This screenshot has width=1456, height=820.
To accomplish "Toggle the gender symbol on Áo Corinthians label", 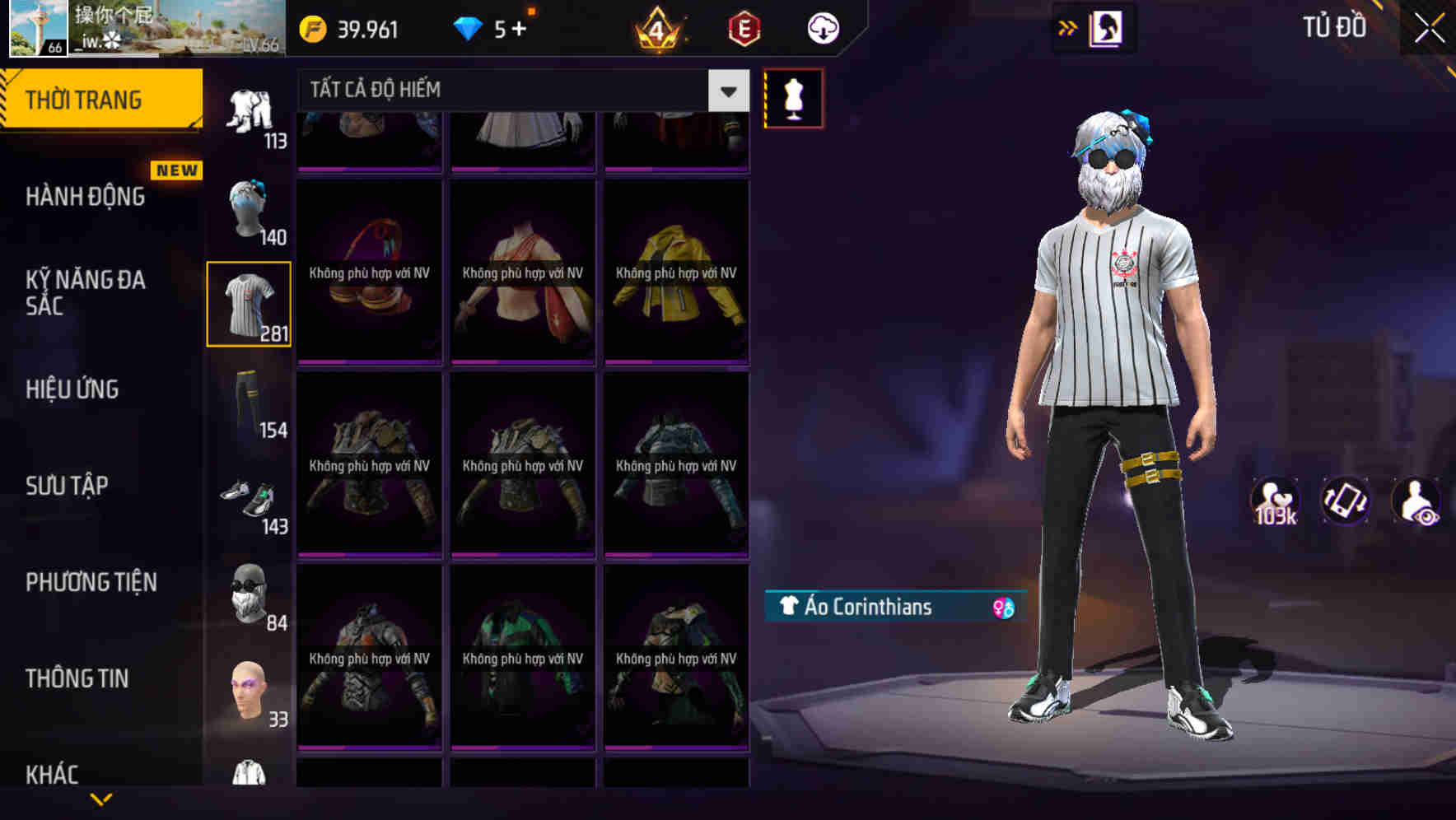I will pyautogui.click(x=999, y=607).
